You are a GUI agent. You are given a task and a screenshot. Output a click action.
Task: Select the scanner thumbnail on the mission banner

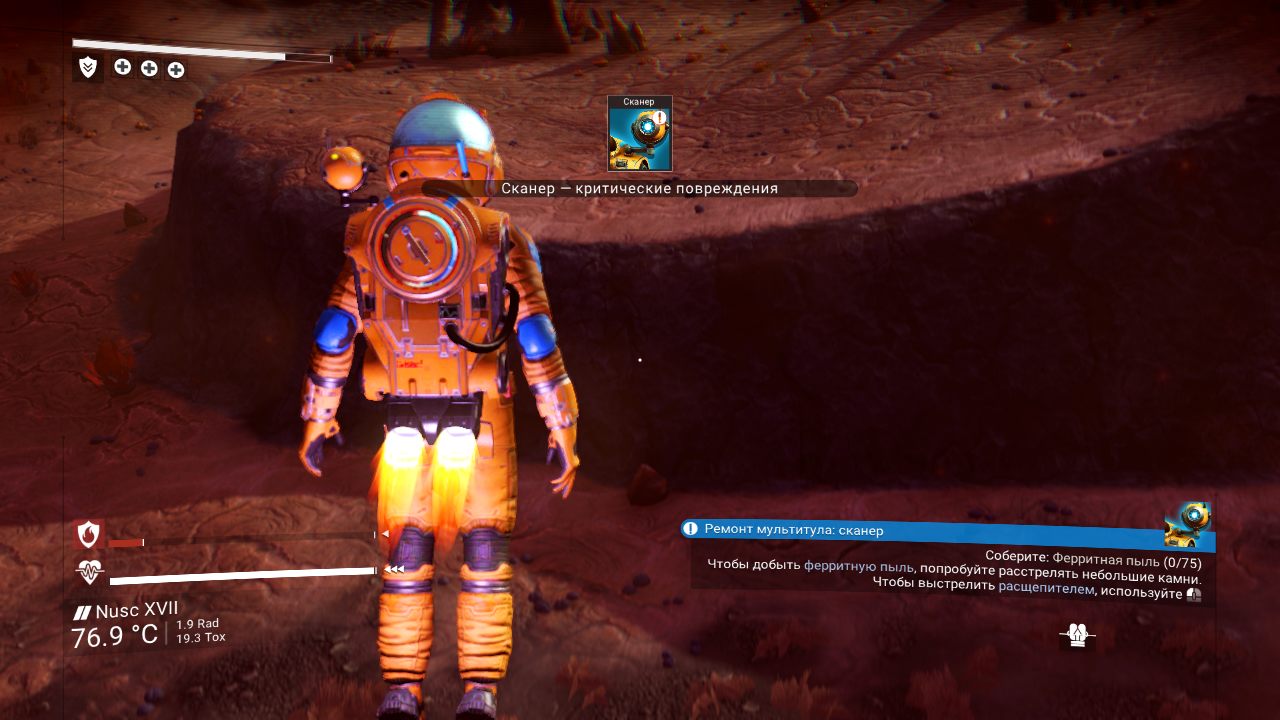[x=1190, y=523]
